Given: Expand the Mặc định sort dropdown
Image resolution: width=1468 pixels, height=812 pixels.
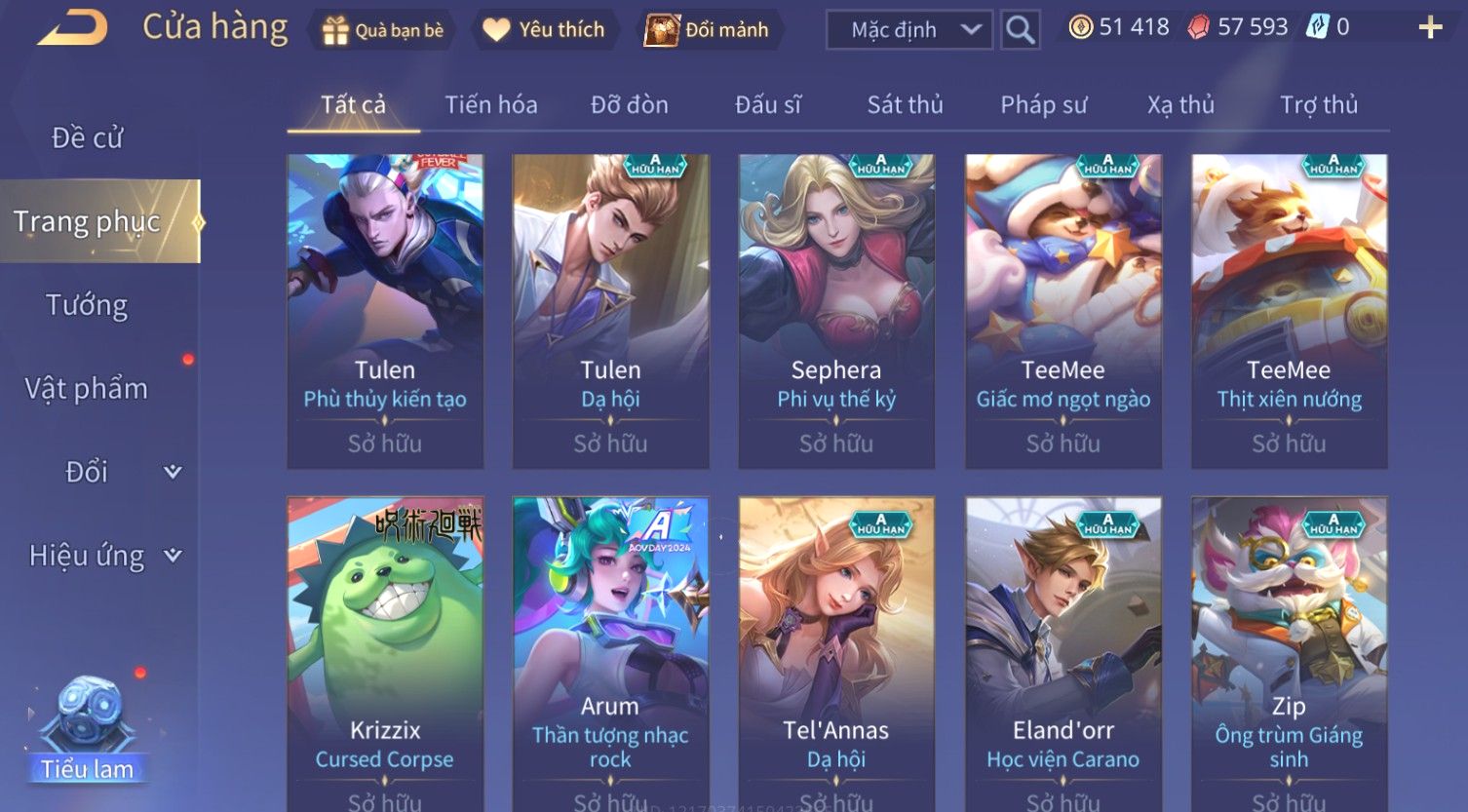Looking at the screenshot, I should tap(908, 30).
